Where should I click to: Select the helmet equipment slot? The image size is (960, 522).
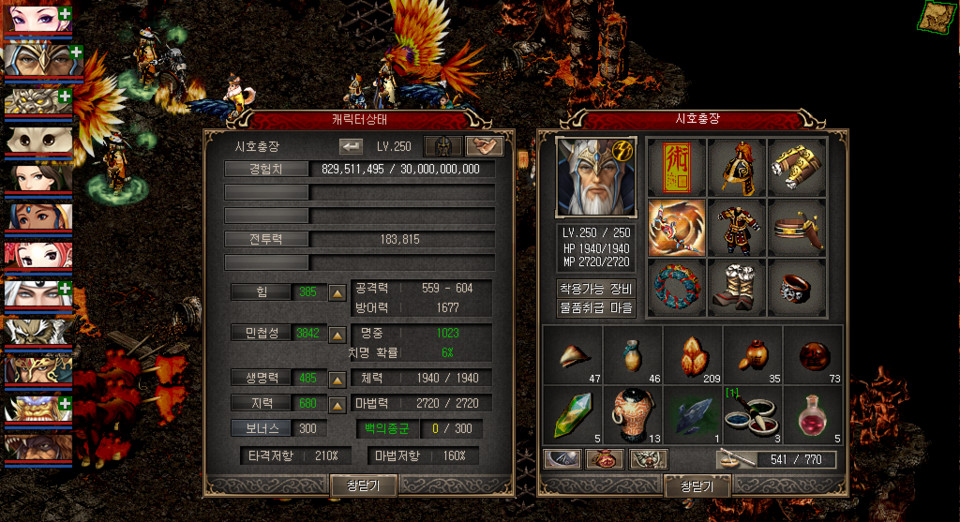[x=737, y=167]
